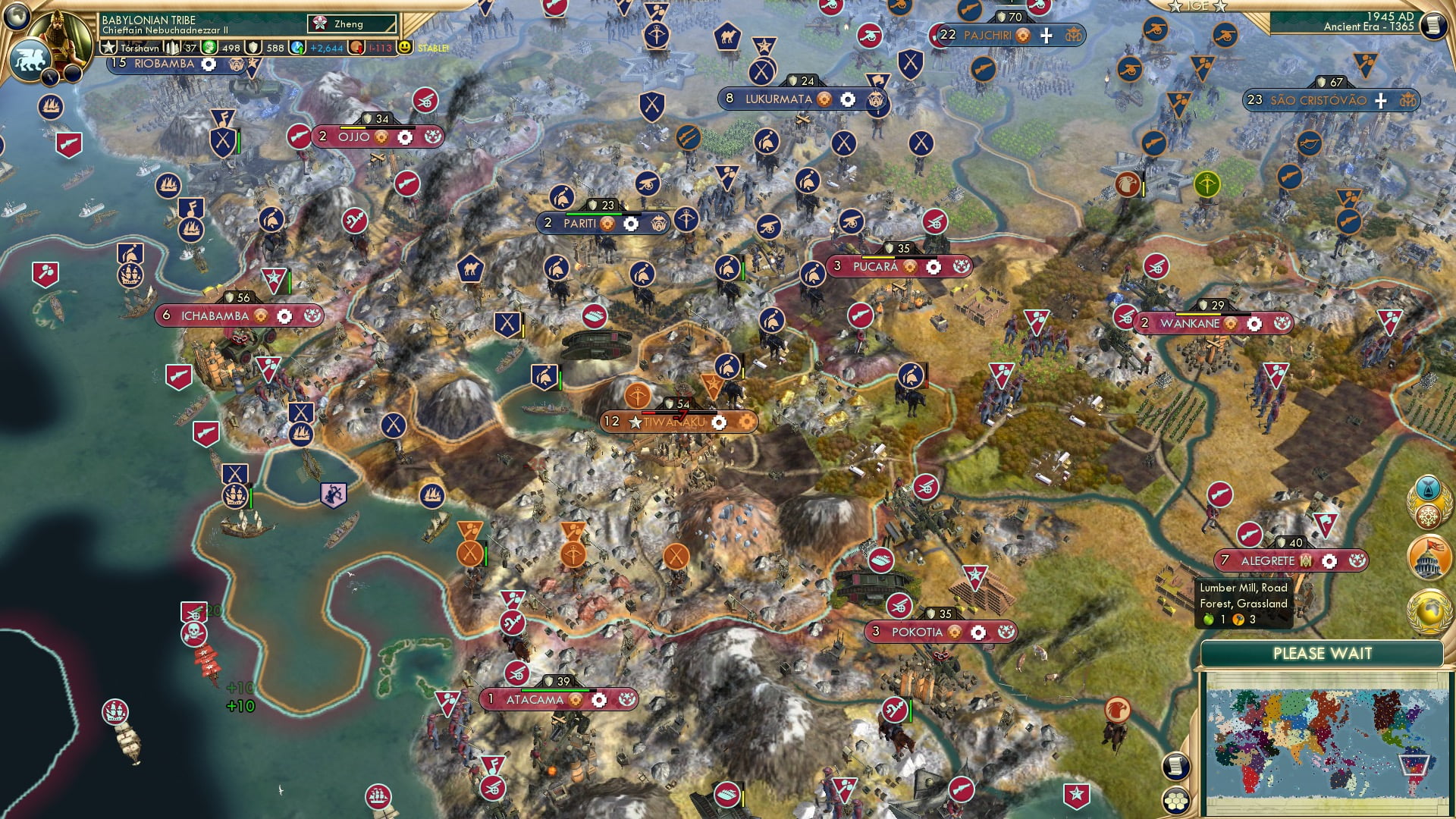
Task: Click the Tórshavn capital star indicator
Action: (x=109, y=48)
